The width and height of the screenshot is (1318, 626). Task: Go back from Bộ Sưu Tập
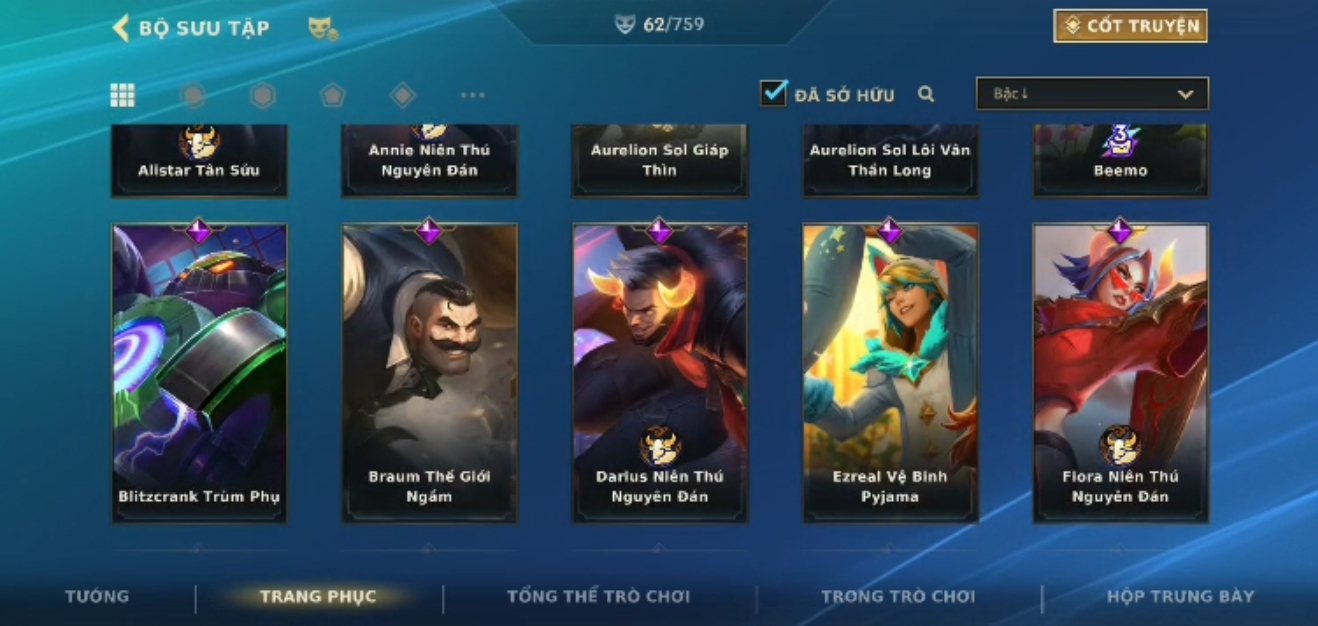tap(122, 28)
